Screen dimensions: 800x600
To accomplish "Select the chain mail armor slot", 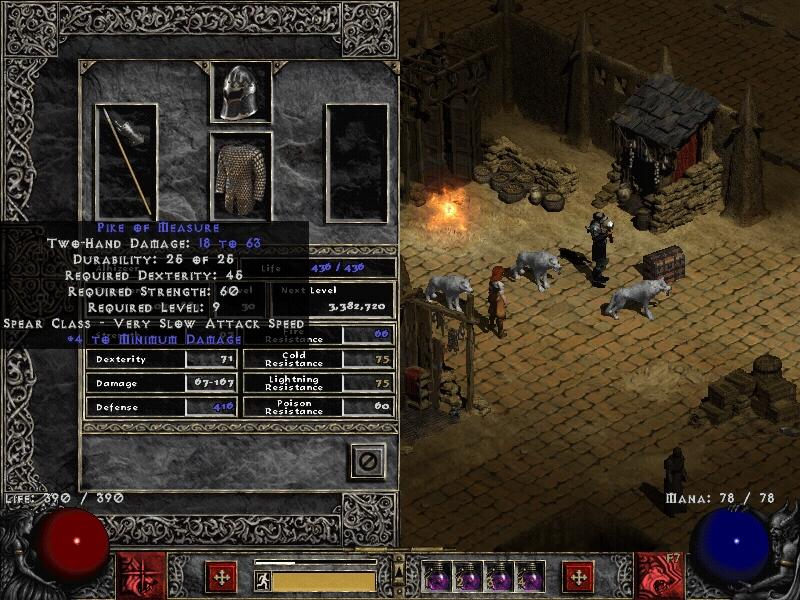I will [241, 176].
